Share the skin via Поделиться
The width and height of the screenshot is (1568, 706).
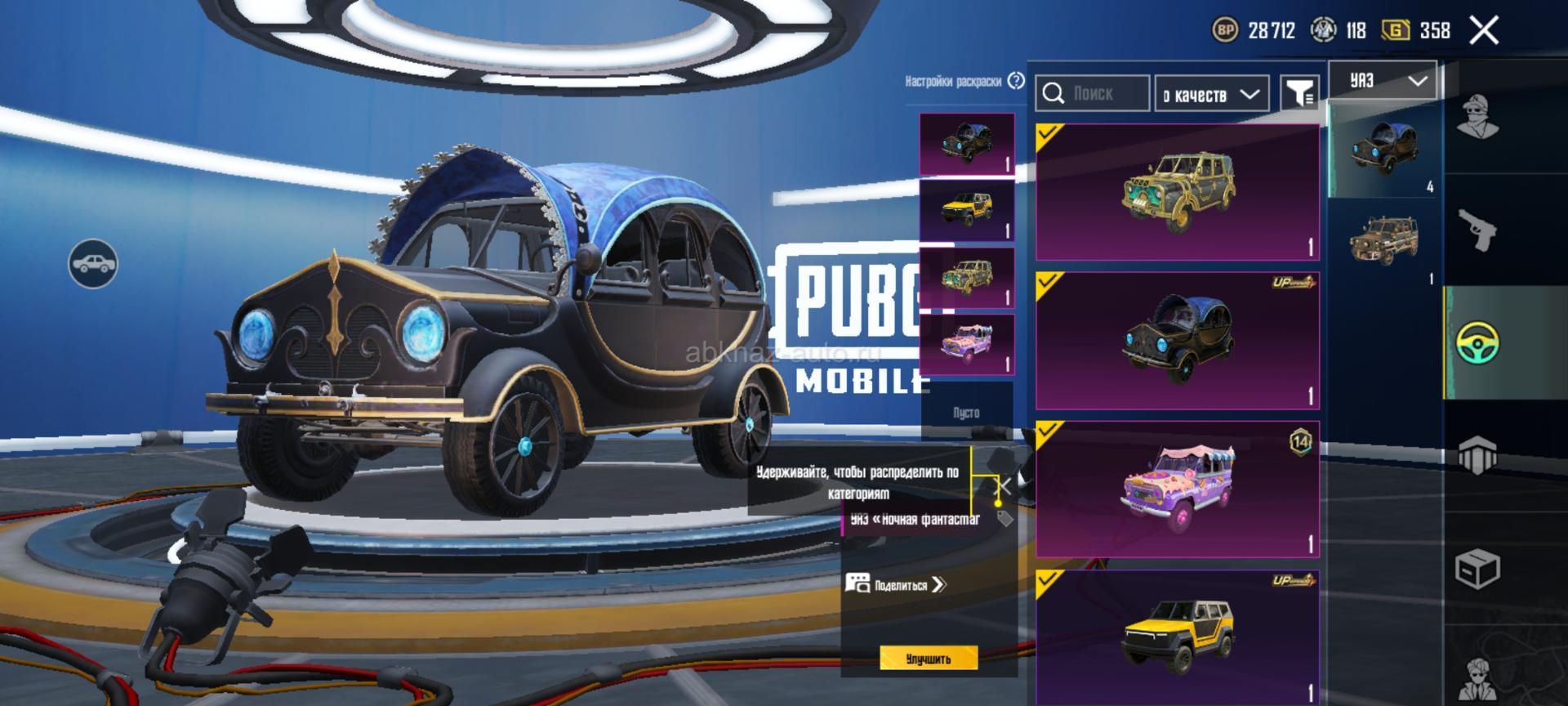point(898,584)
